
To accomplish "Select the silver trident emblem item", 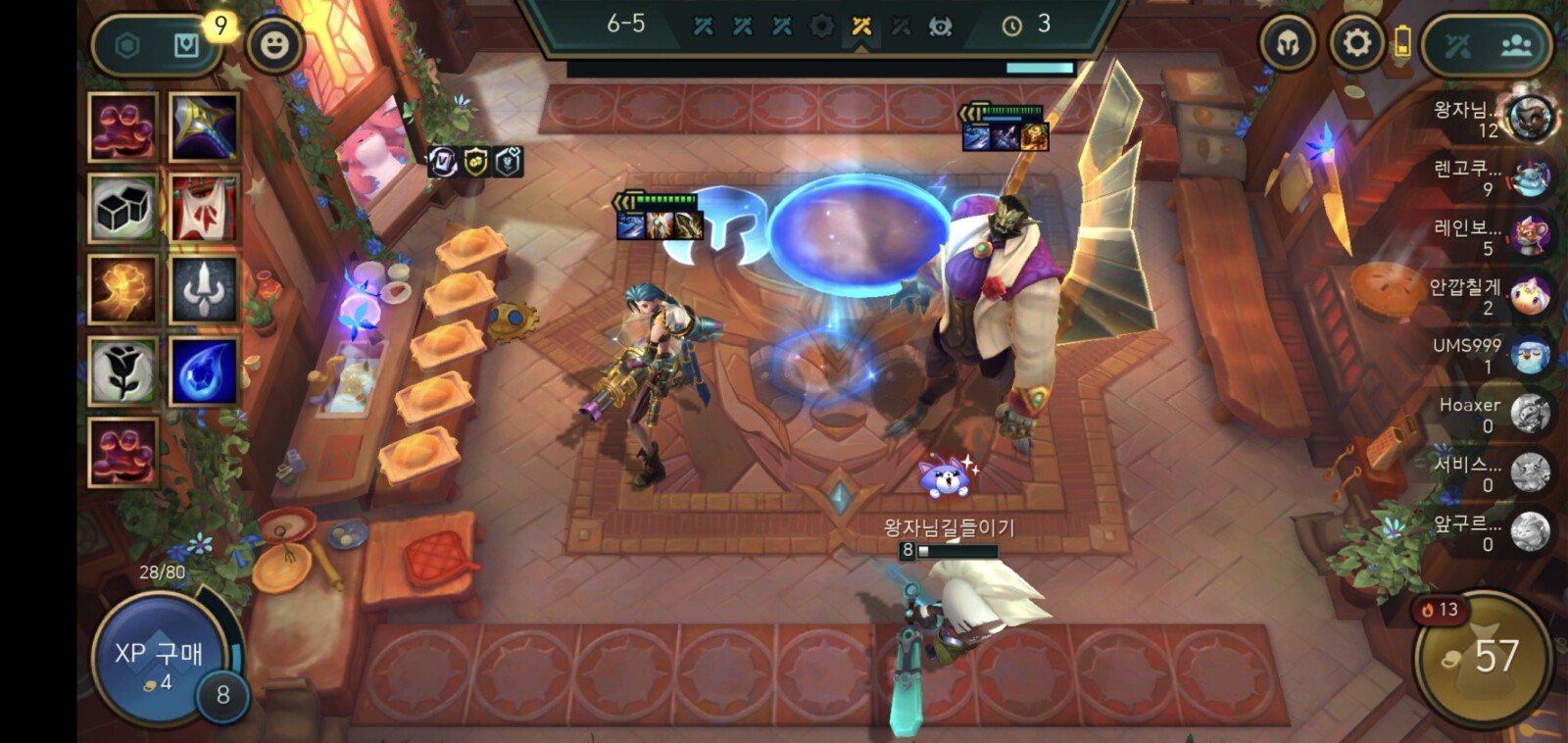I will [204, 289].
